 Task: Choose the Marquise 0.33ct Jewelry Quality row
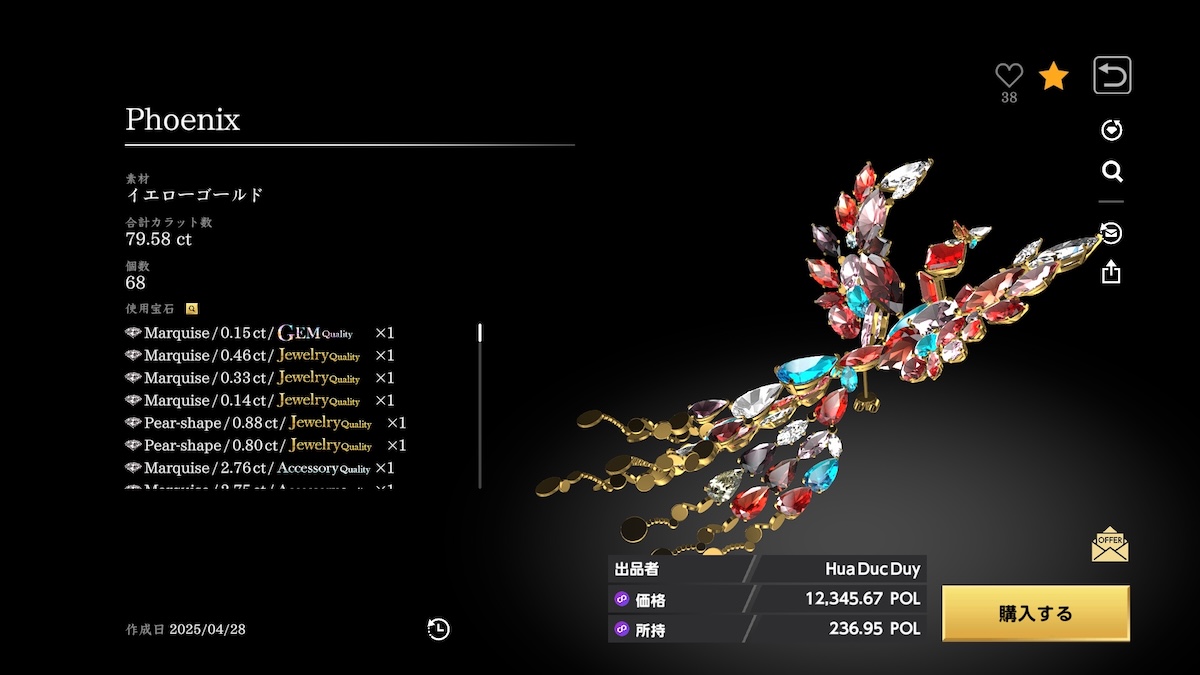(x=260, y=377)
